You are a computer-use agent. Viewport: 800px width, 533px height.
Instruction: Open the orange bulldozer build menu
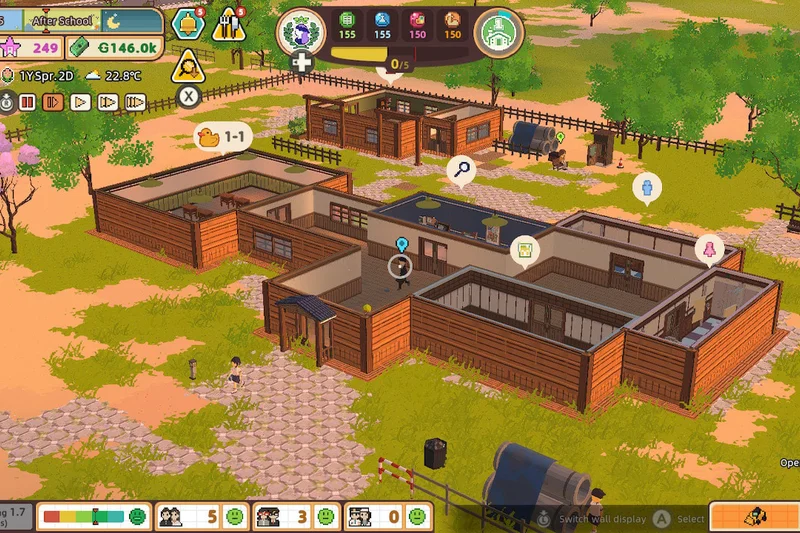[x=753, y=516]
